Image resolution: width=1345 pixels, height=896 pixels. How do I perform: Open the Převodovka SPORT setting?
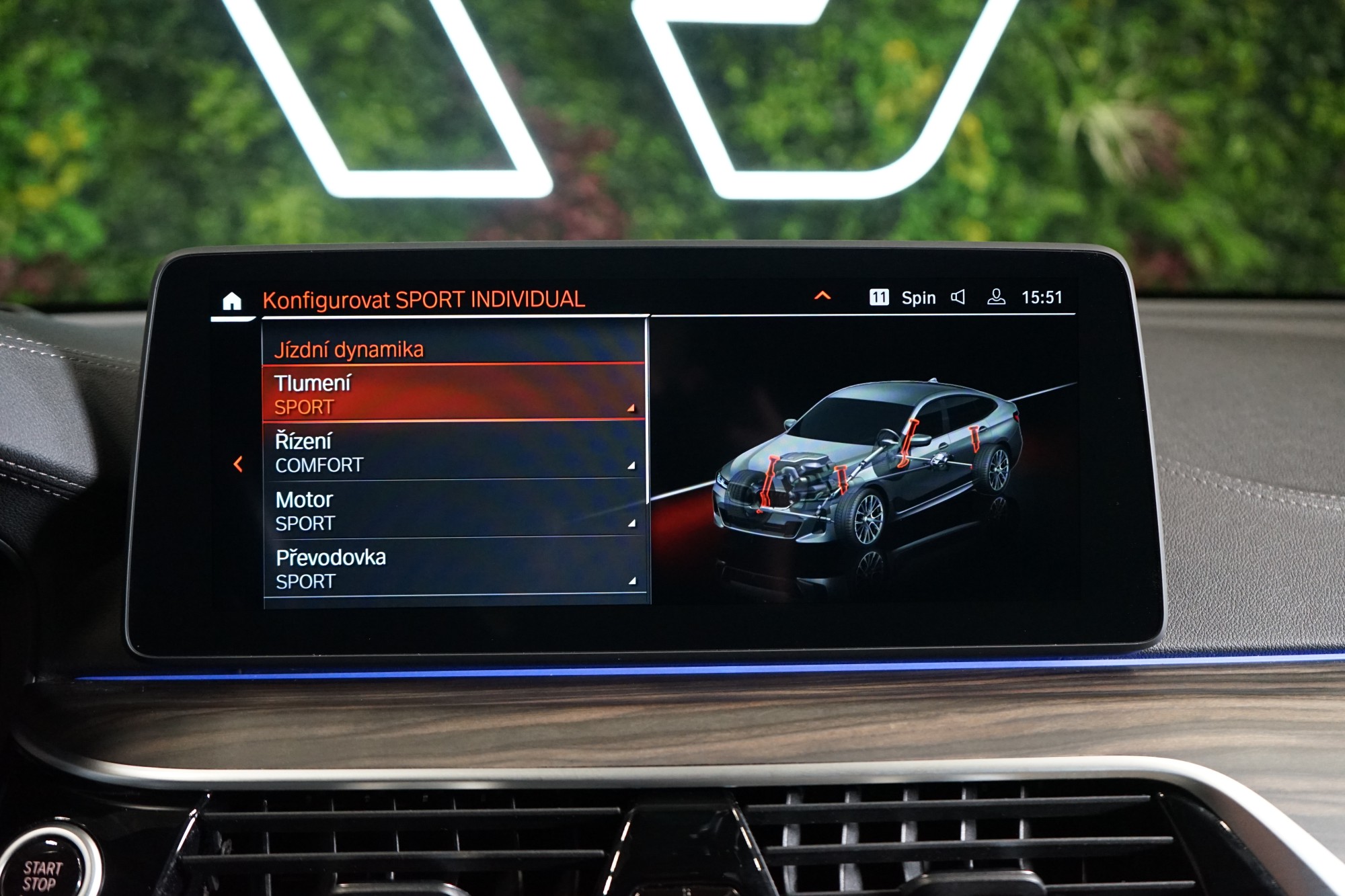(x=453, y=568)
